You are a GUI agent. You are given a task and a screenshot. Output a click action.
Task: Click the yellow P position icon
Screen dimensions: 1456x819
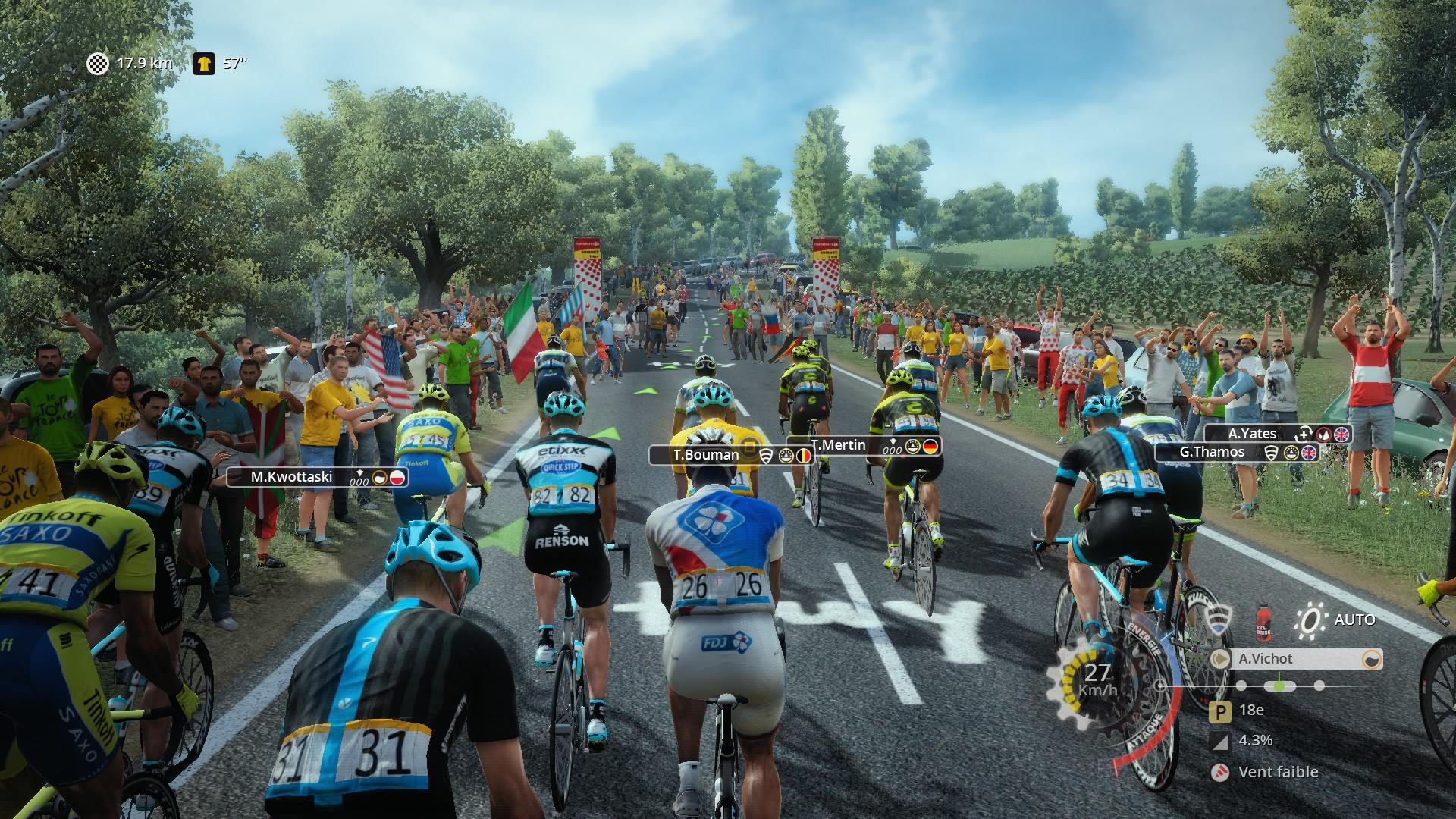1219,711
